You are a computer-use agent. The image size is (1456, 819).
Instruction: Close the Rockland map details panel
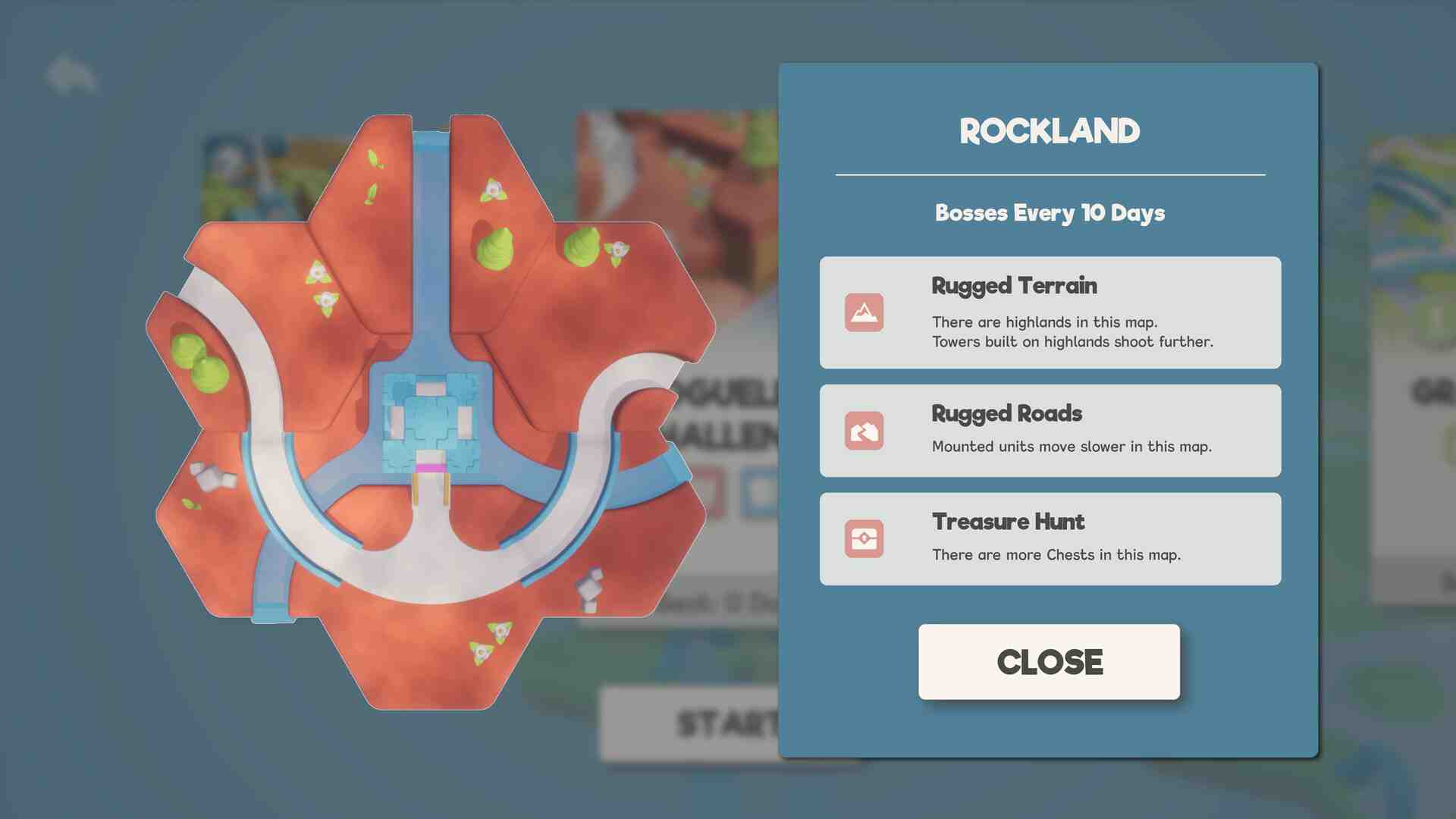pyautogui.click(x=1049, y=661)
